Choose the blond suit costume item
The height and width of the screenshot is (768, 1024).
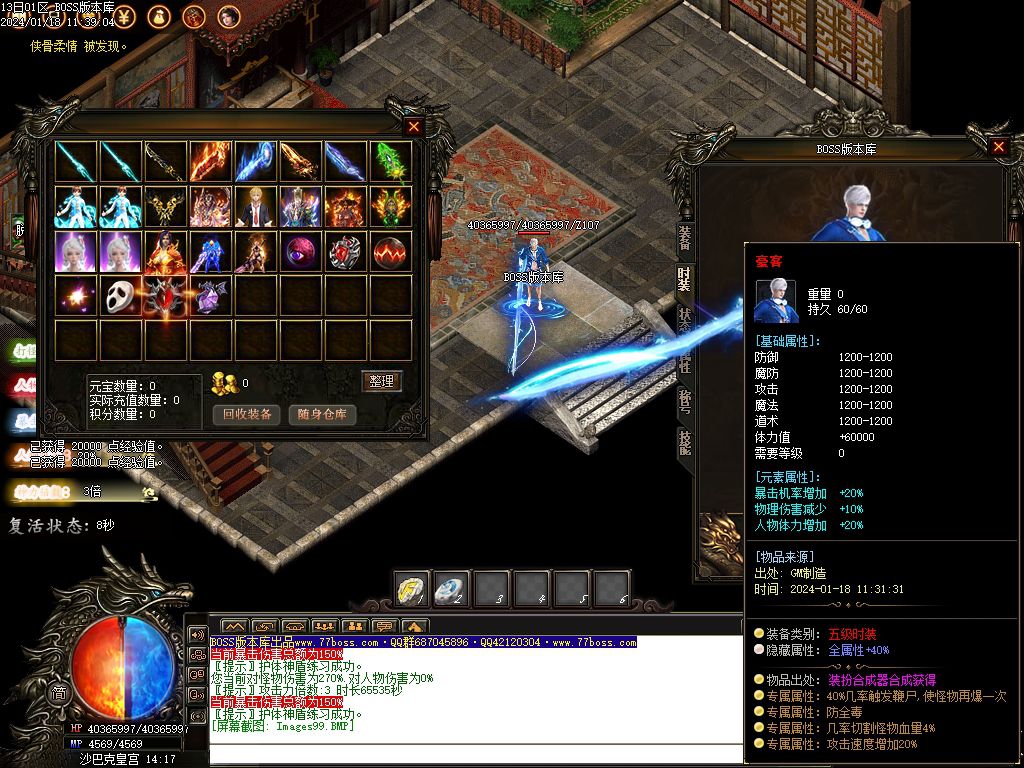[256, 206]
